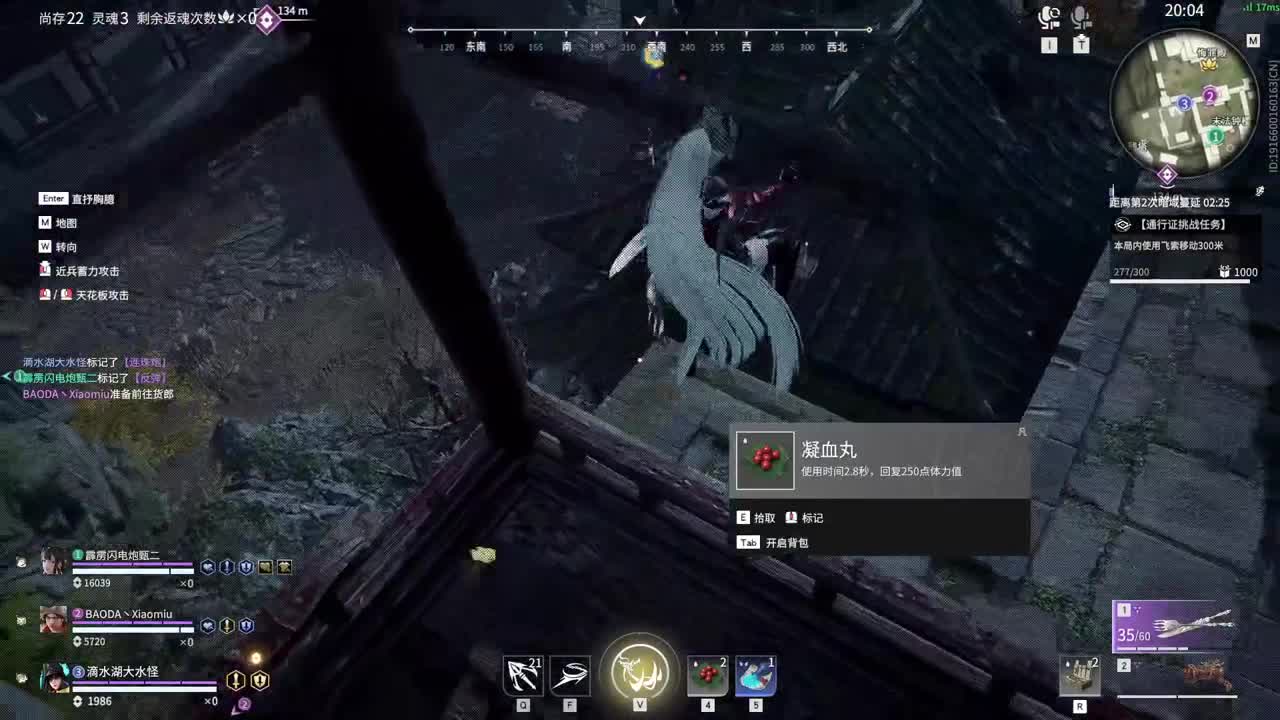Expand the 凝血丸 item tooltip panel
The width and height of the screenshot is (1280, 720).
point(880,460)
